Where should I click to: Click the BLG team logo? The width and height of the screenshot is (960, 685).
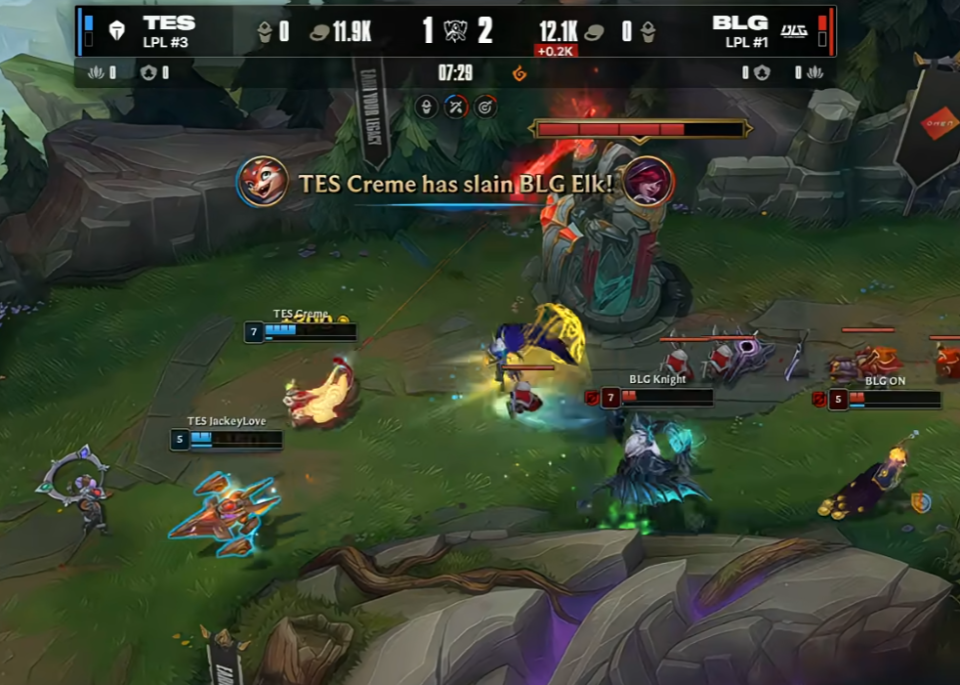[x=793, y=31]
